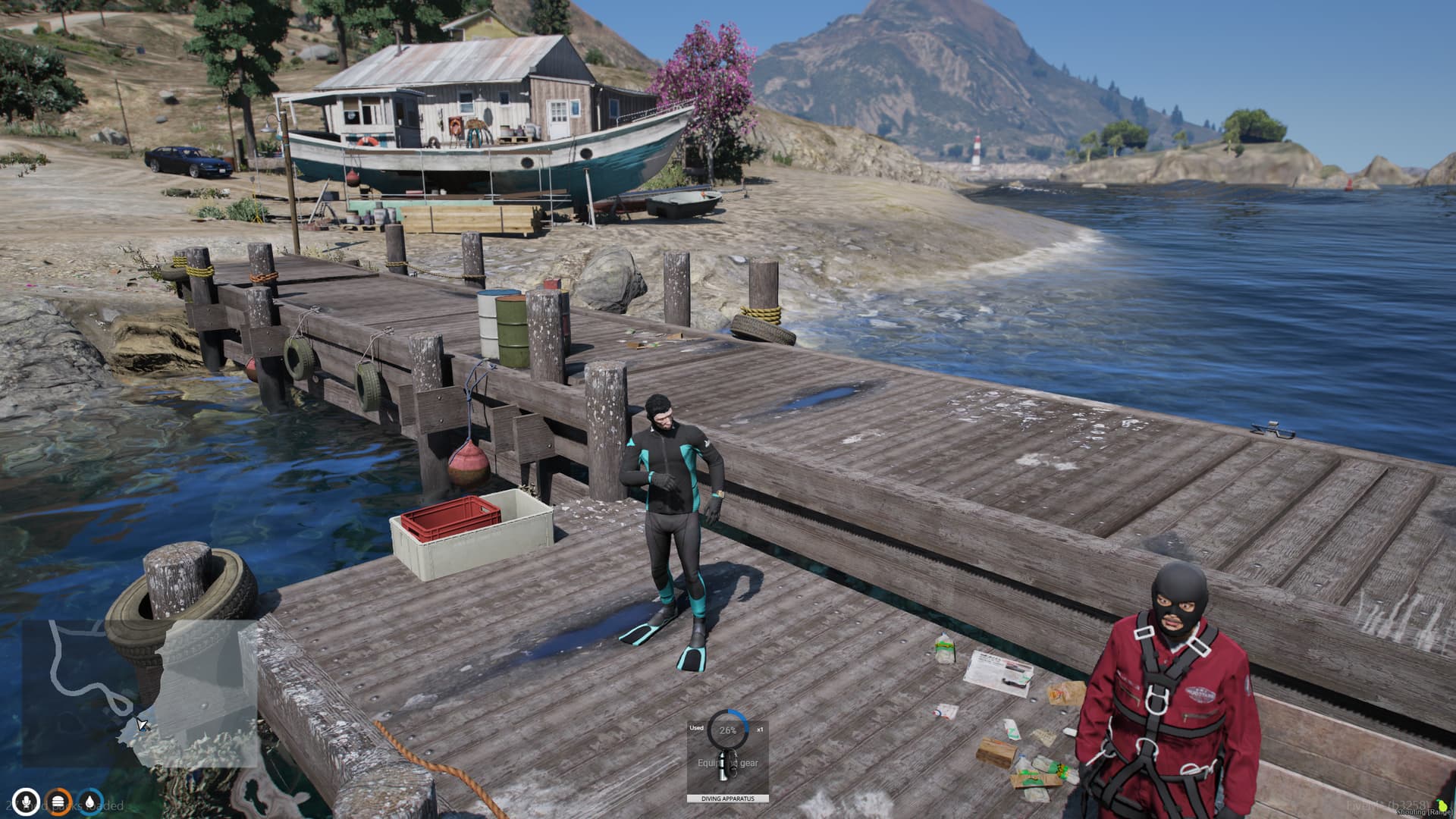The image size is (1456, 819).
Task: Click the water drop thirst icon
Action: [x=91, y=802]
